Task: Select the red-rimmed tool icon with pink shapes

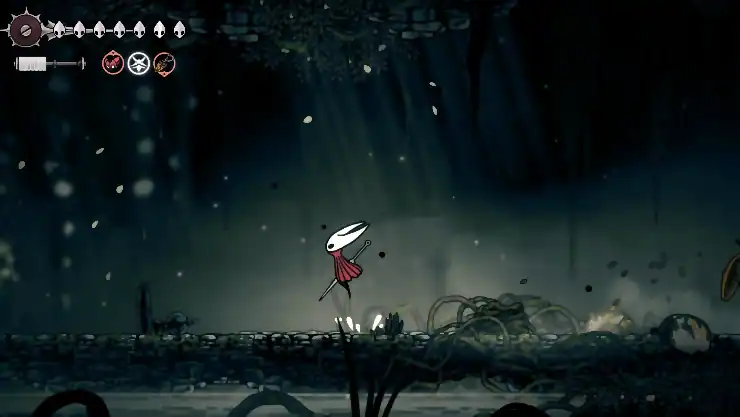Action: (113, 64)
